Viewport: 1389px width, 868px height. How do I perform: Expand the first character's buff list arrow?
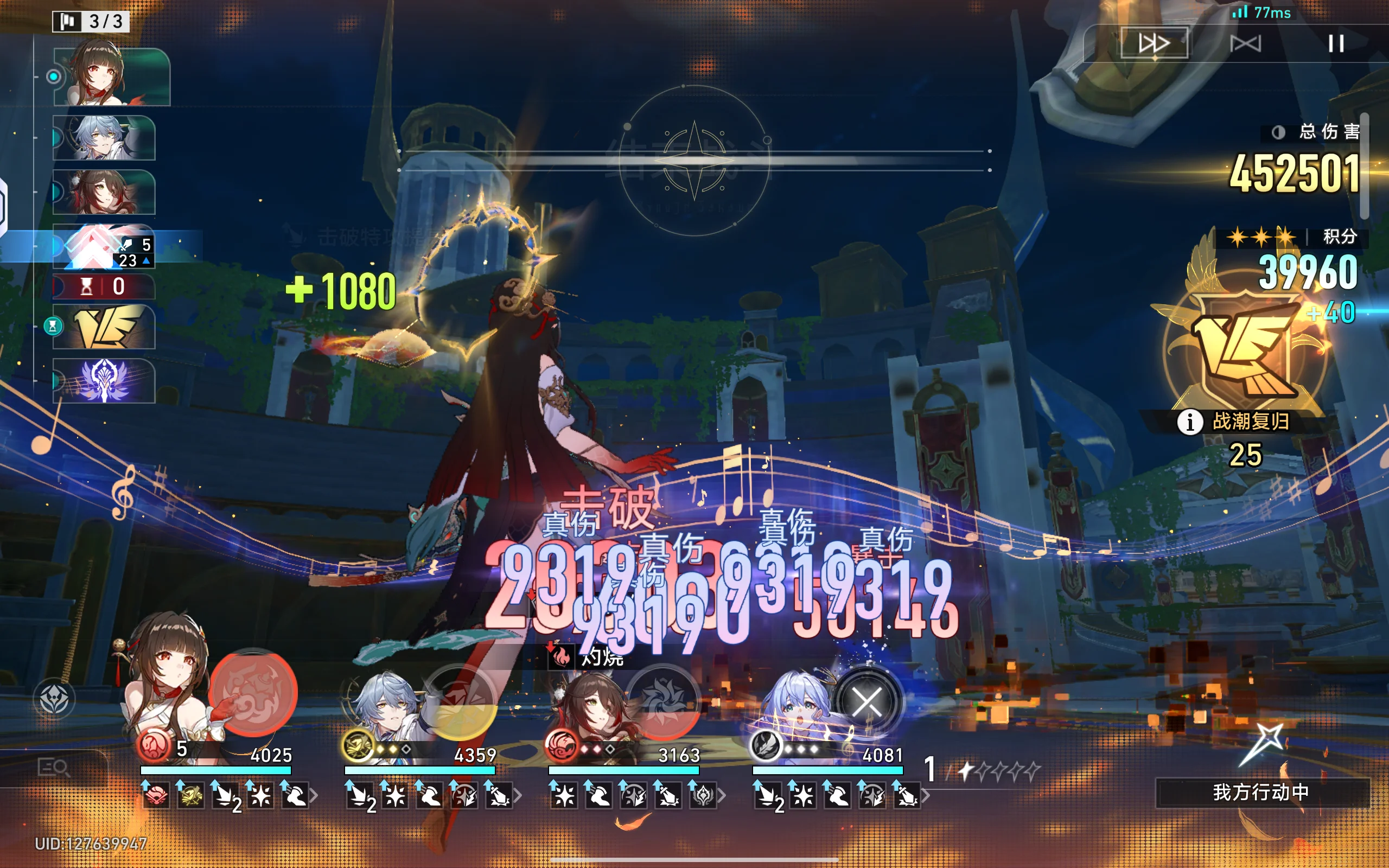pos(314,796)
